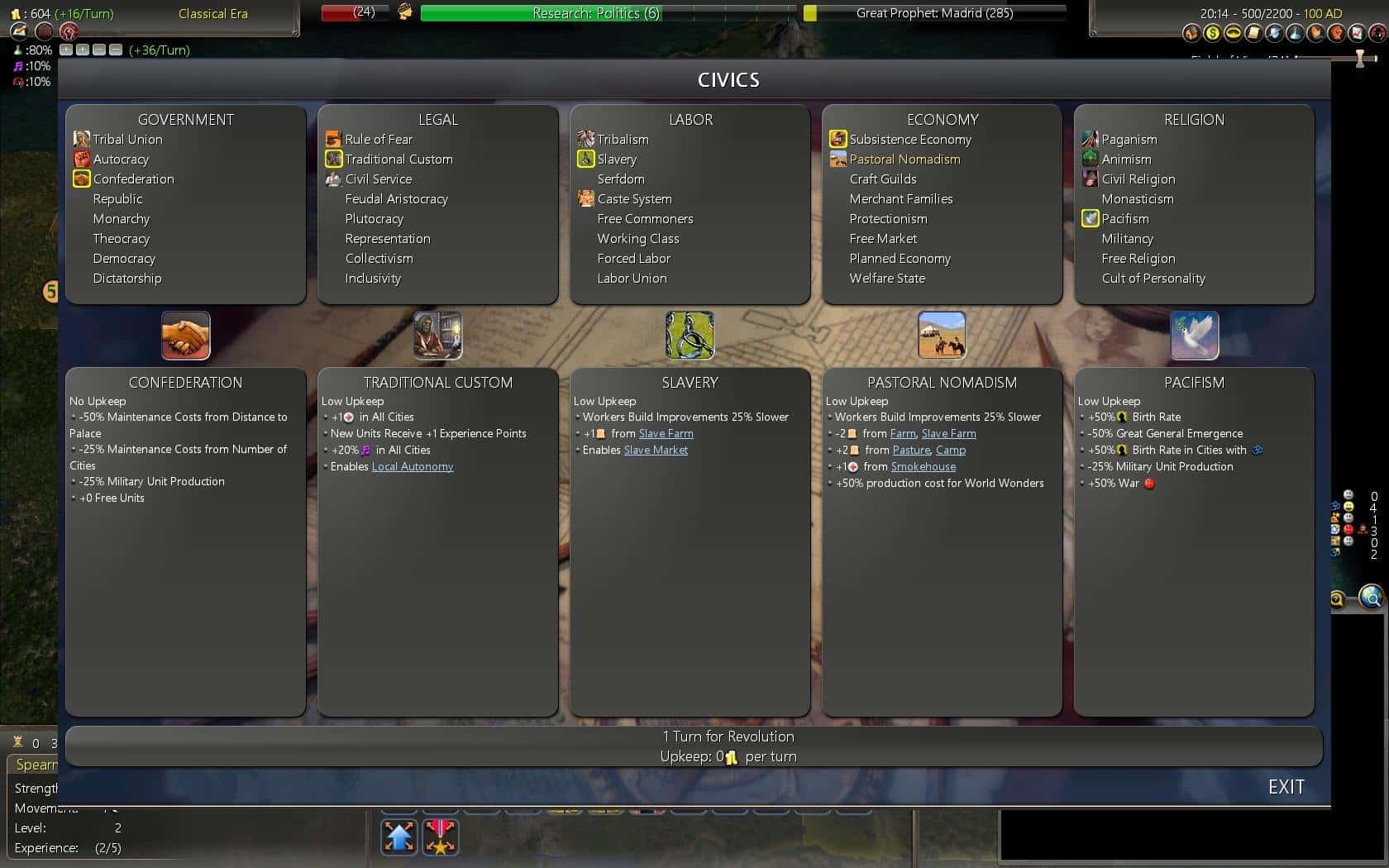Open the gold treasury coin icon in top toolbar
Image resolution: width=1389 pixels, height=868 pixels.
[1211, 33]
